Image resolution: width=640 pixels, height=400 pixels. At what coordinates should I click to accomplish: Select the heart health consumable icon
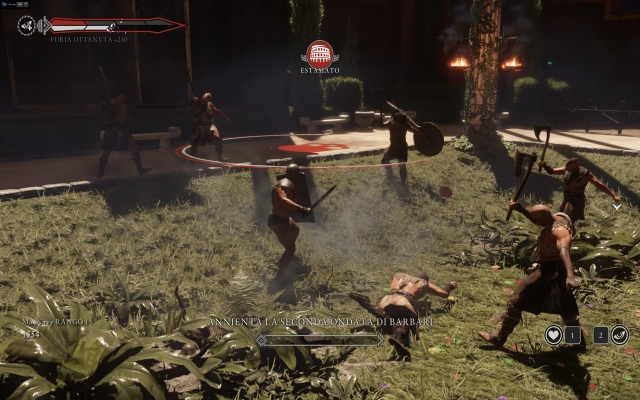(553, 335)
